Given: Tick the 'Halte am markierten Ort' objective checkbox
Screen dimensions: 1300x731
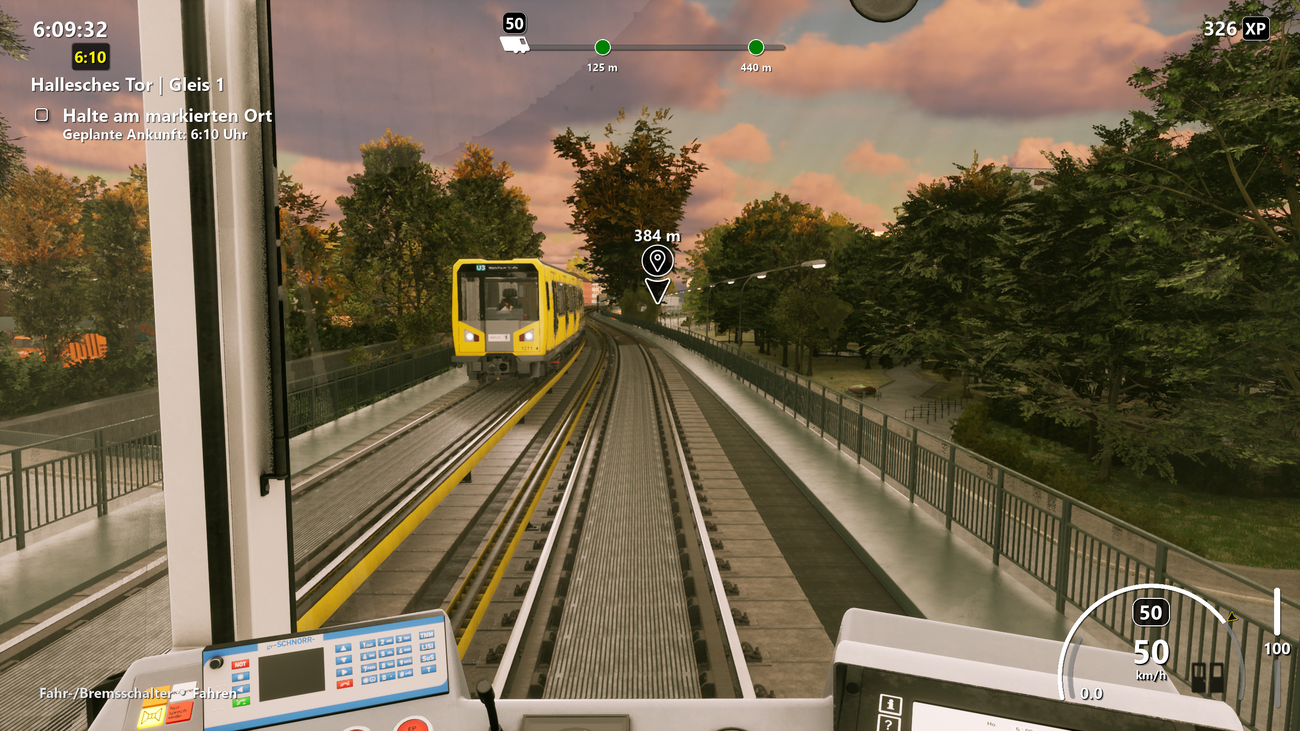Looking at the screenshot, I should (42, 115).
